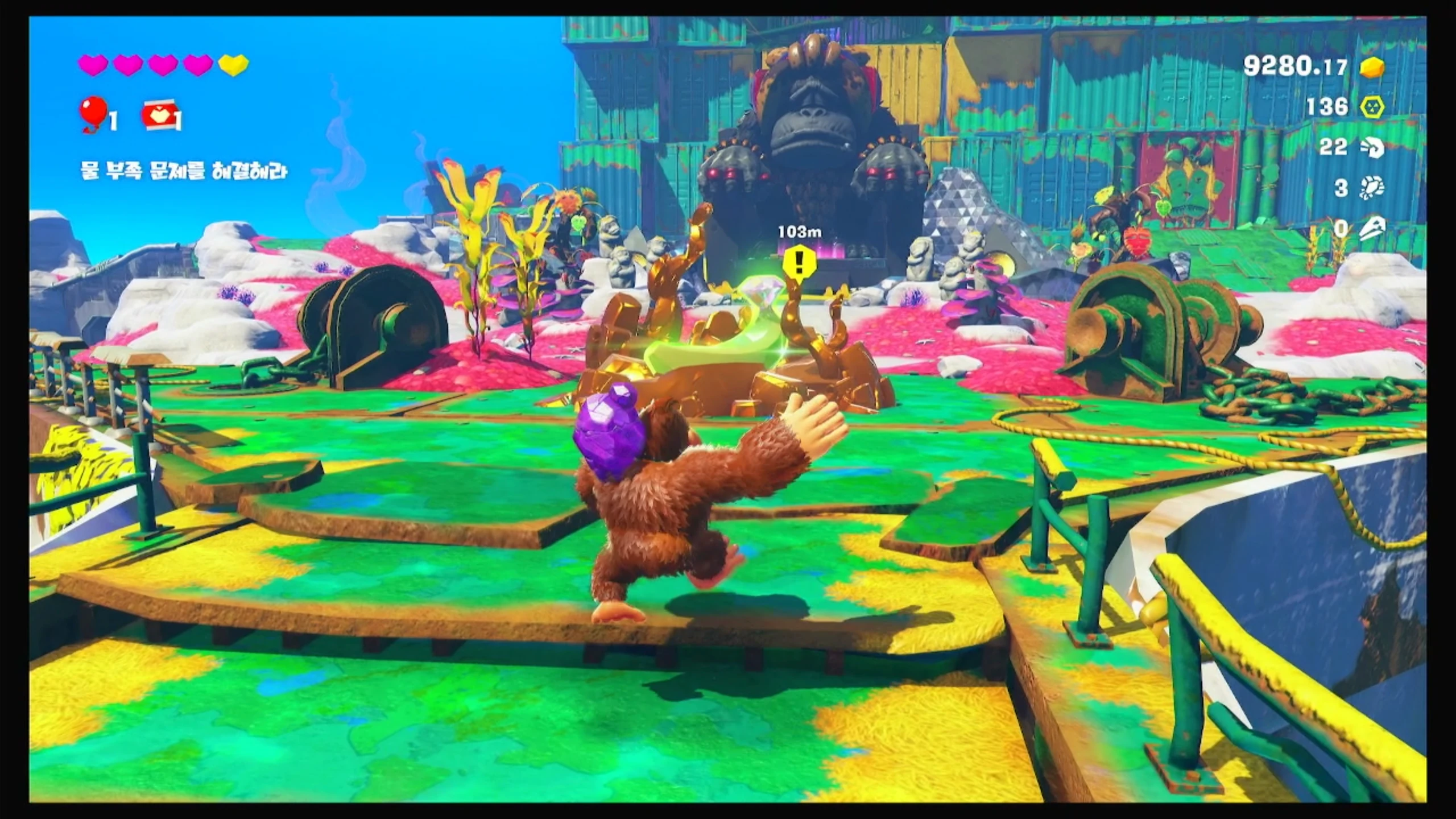Image resolution: width=1456 pixels, height=819 pixels.
Task: Click the yellow exclamation objective marker
Action: (799, 262)
